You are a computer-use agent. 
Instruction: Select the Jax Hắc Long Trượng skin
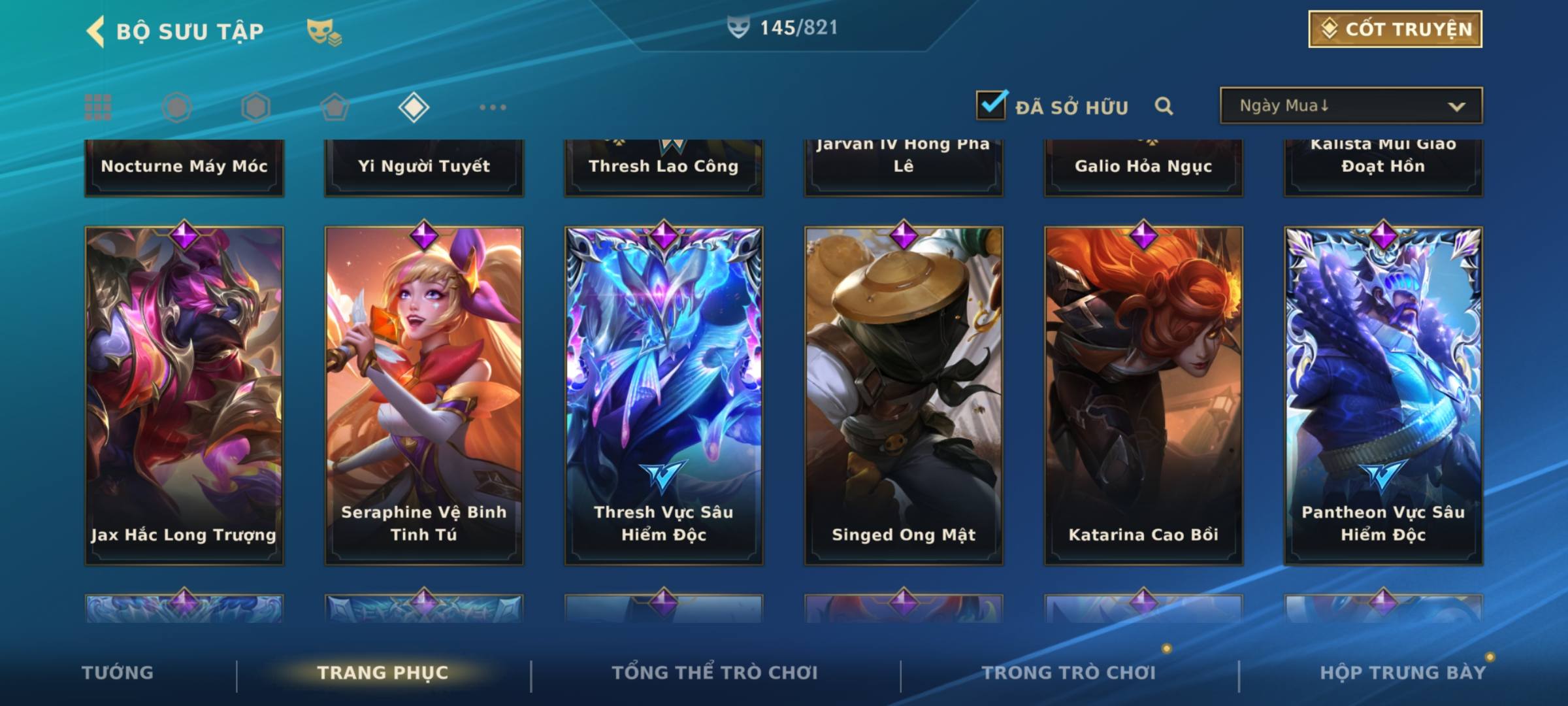point(184,395)
